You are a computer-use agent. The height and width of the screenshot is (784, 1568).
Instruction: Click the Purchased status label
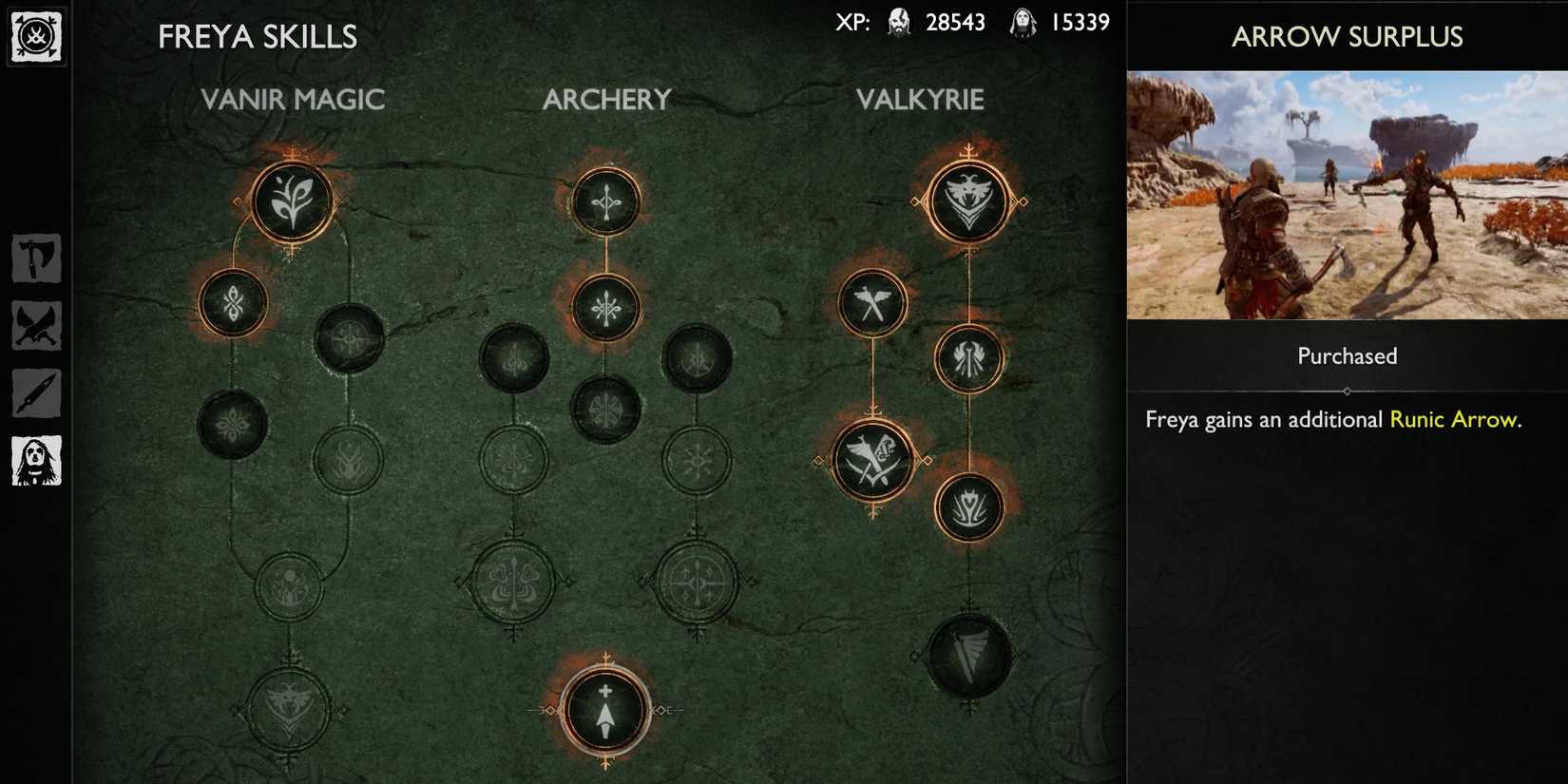(1345, 355)
